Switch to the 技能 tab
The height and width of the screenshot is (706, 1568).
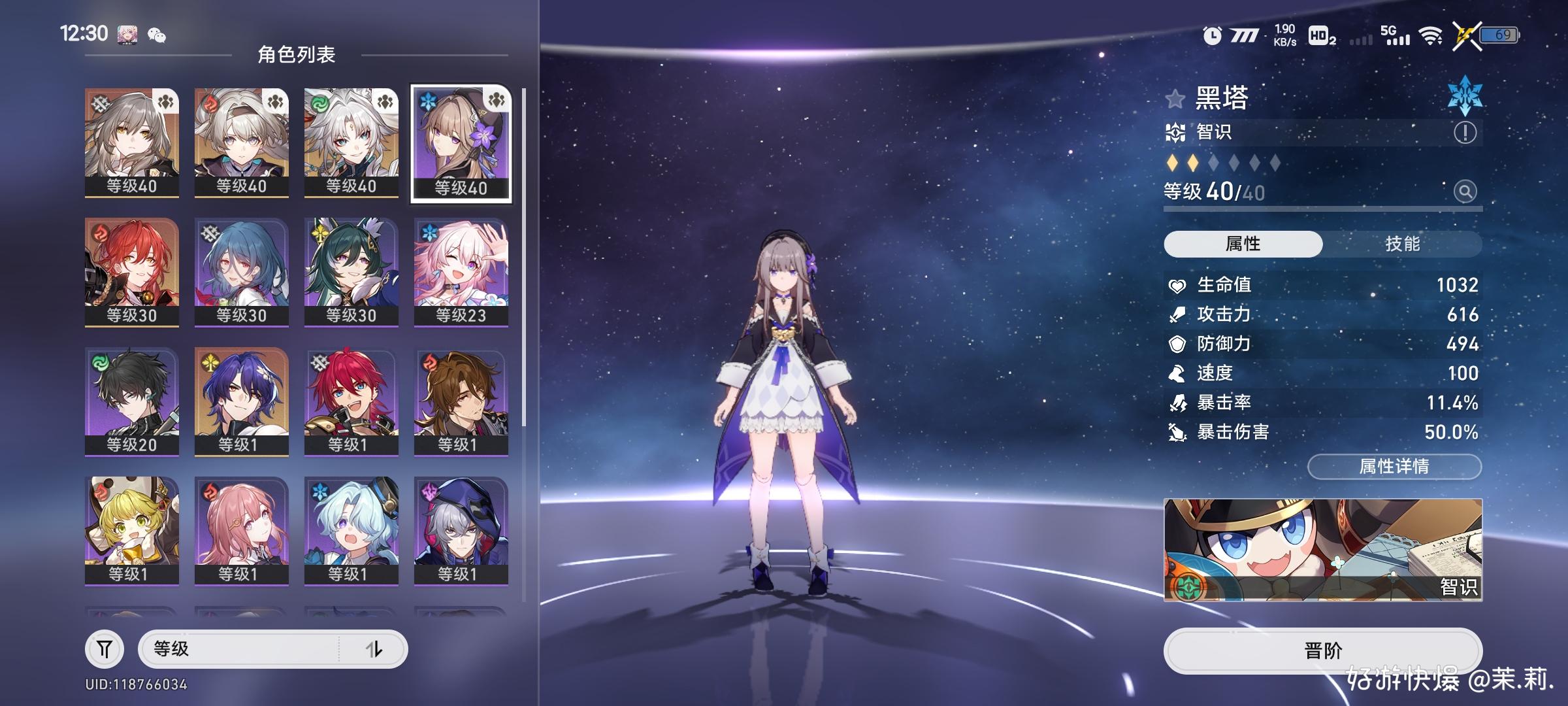click(x=1402, y=244)
